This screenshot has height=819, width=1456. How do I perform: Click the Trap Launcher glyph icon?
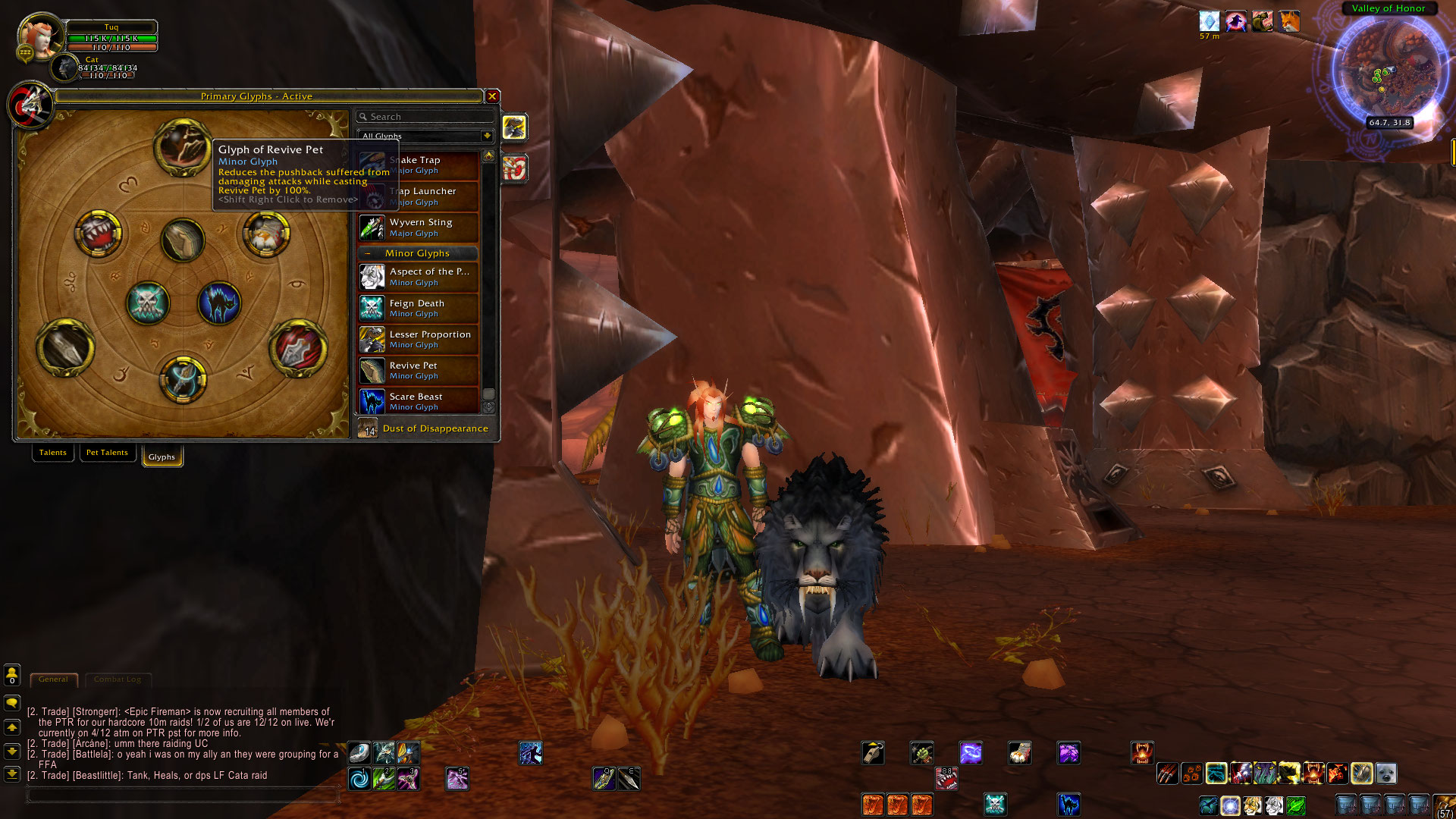point(372,196)
